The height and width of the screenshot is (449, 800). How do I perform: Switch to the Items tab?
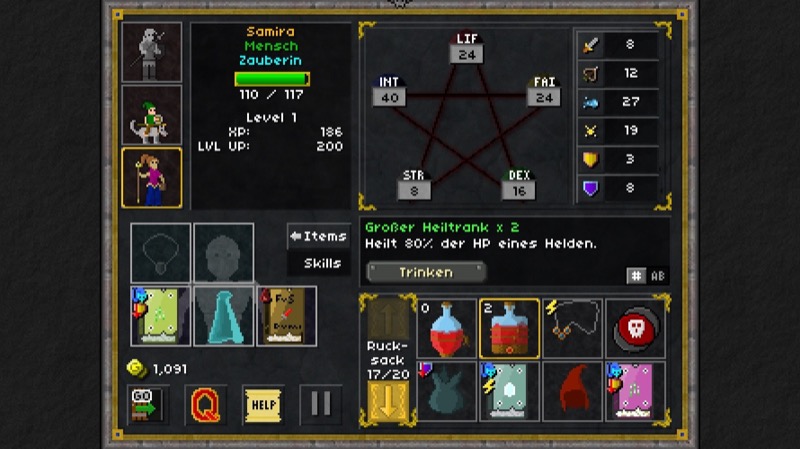point(319,236)
